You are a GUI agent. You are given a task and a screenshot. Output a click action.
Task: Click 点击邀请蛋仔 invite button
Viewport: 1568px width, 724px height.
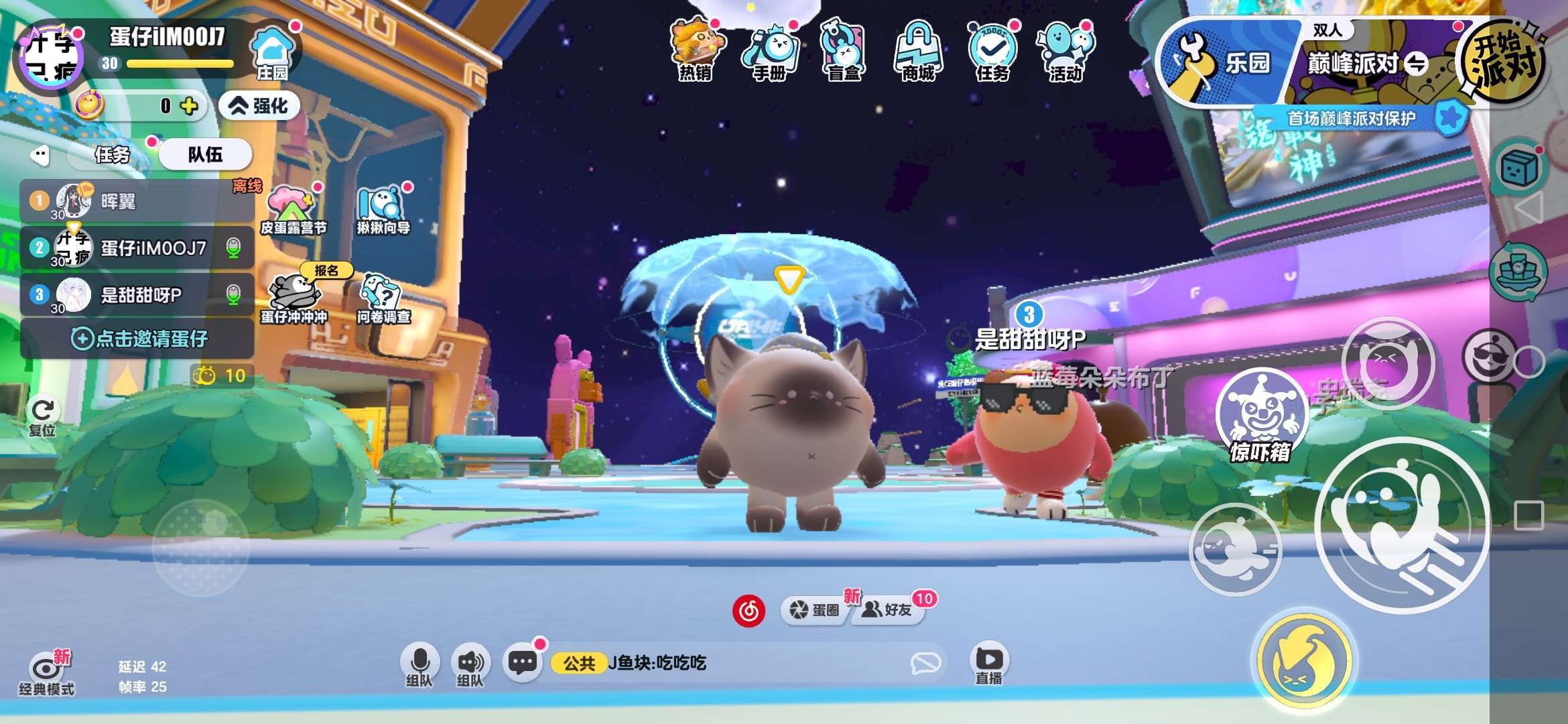coord(139,339)
